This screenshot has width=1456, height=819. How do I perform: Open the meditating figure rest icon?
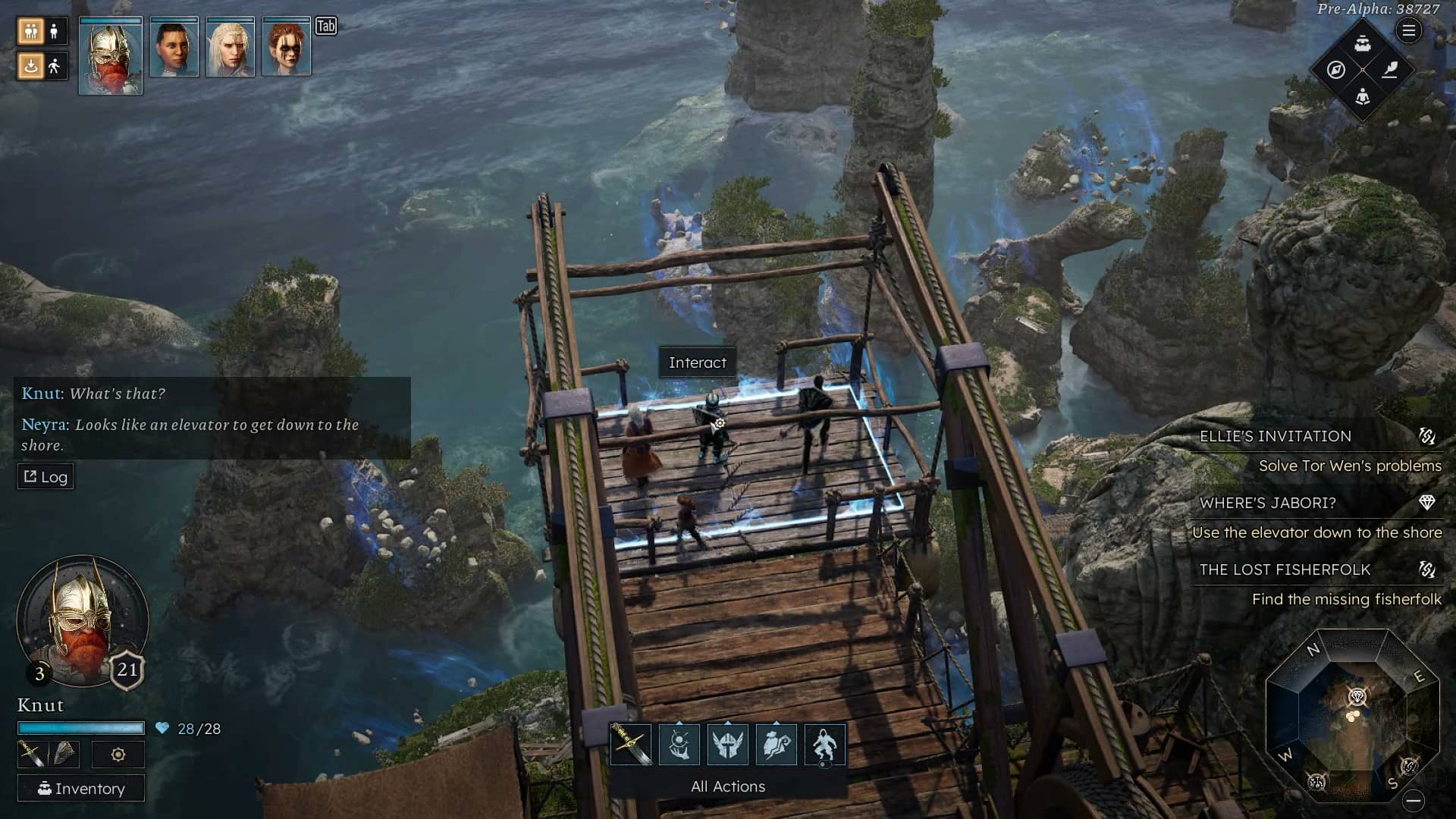pos(1363,97)
